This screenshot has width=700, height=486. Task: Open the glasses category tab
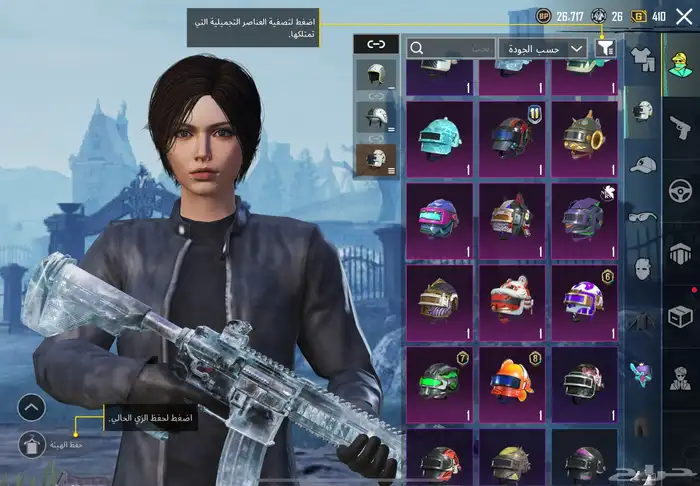641,216
